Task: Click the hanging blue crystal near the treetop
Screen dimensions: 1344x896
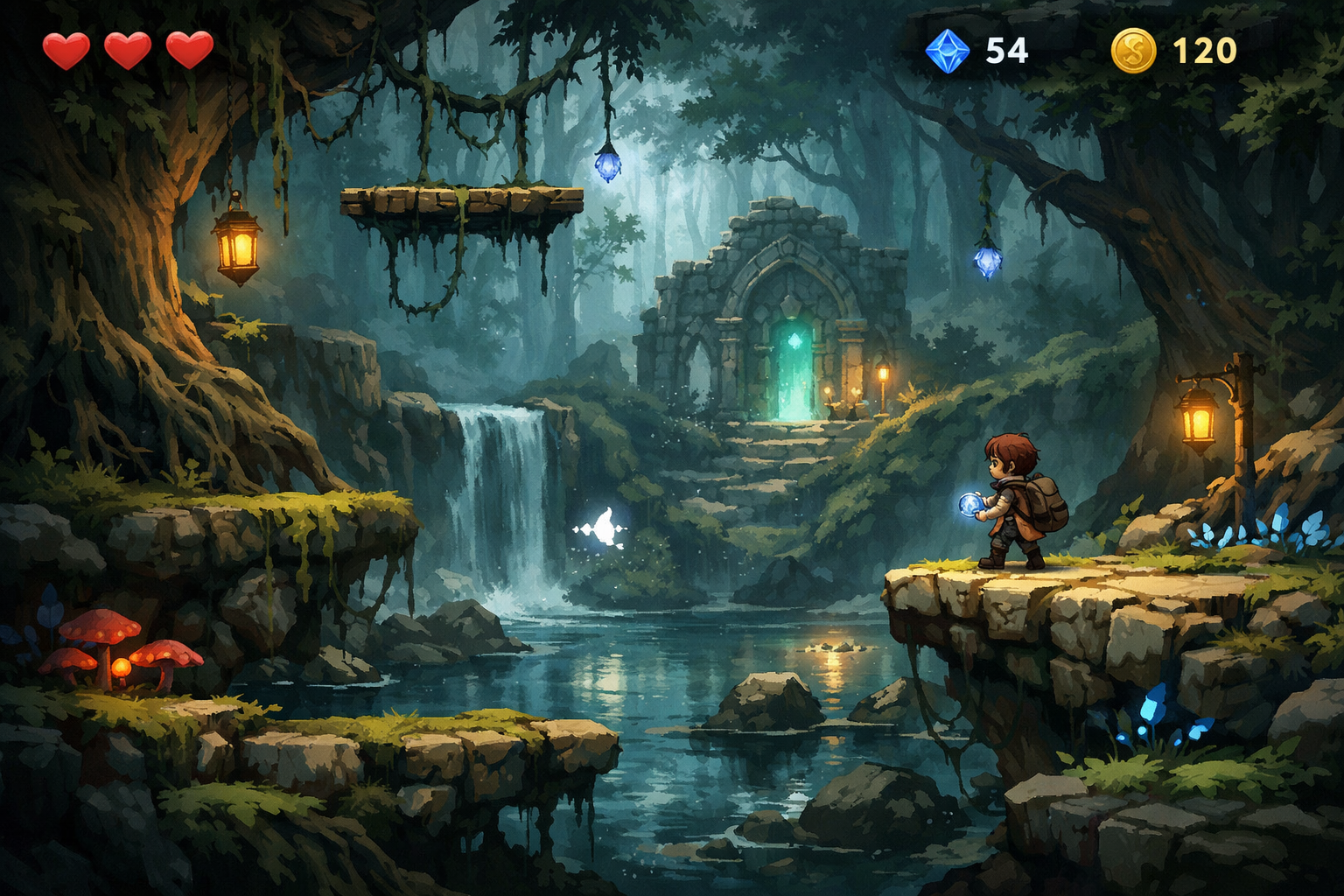Action: 606,166
